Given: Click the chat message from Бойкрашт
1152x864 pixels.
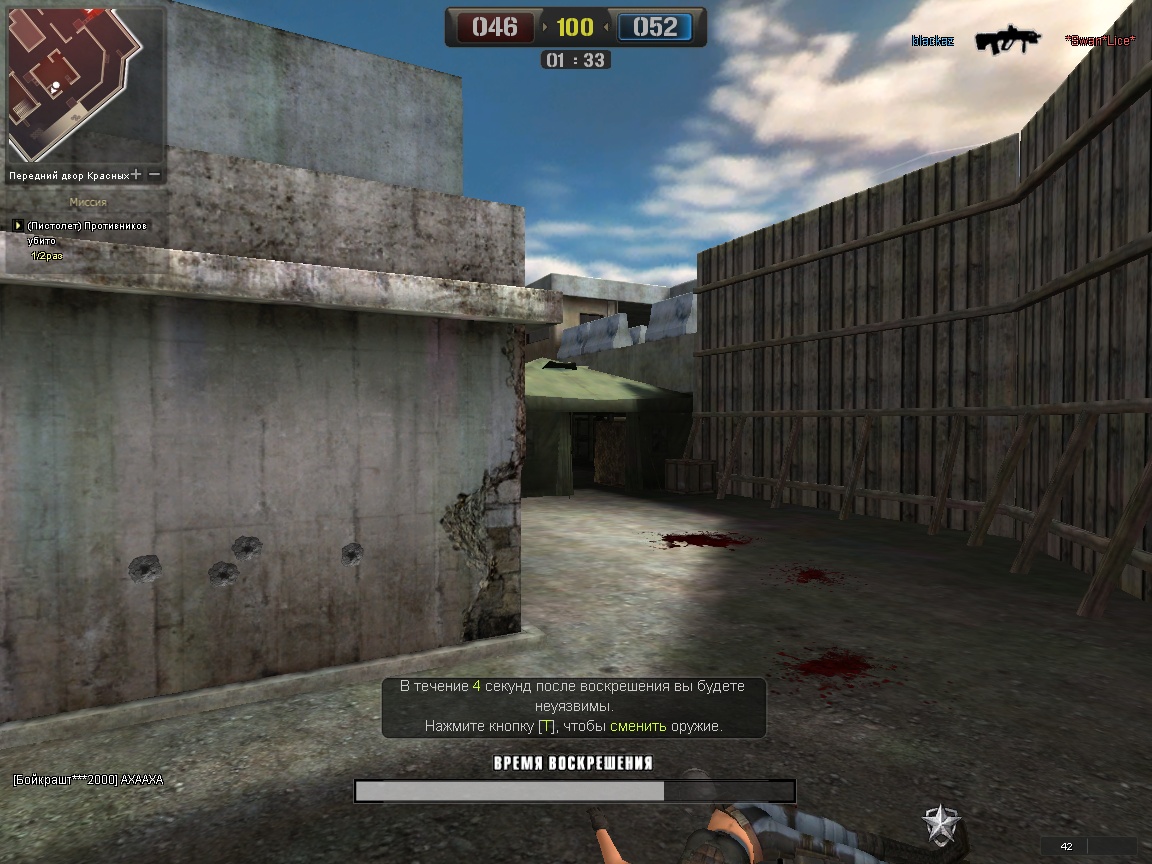Looking at the screenshot, I should tap(88, 780).
